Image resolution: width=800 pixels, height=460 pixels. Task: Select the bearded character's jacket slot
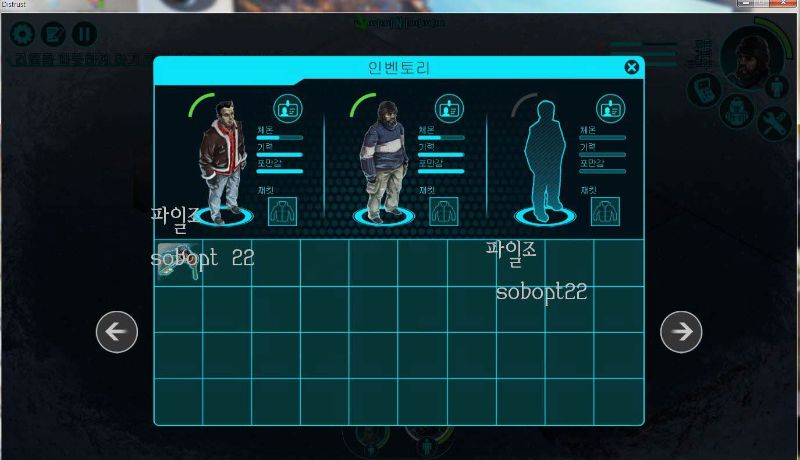click(x=444, y=211)
